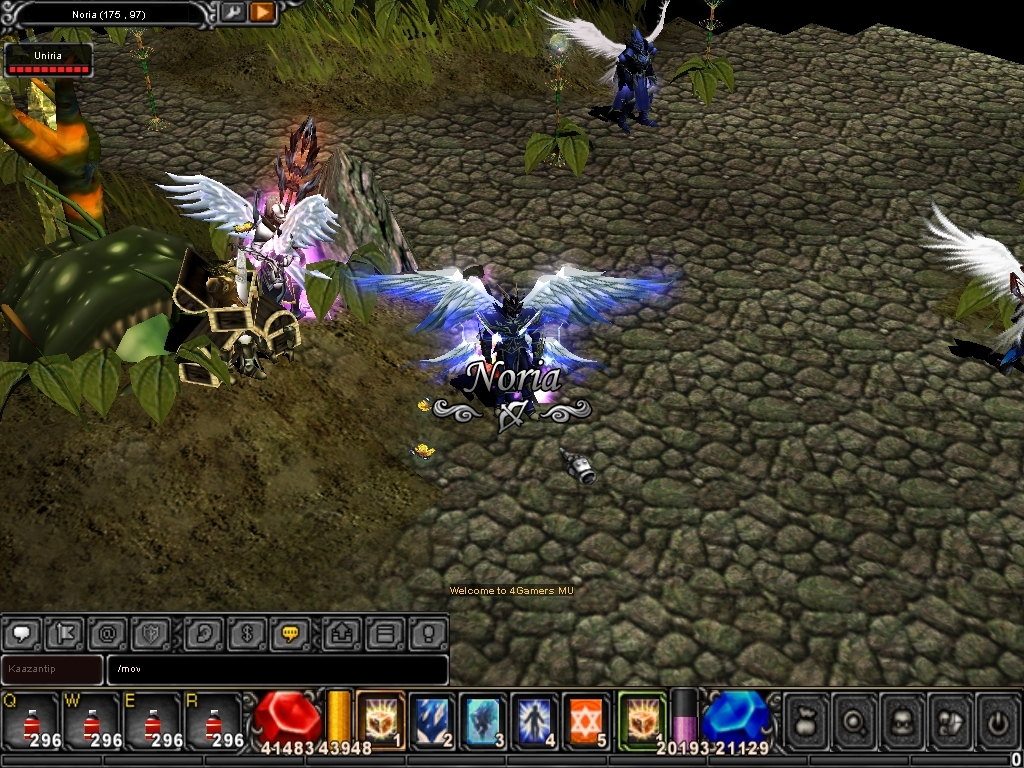
Task: Toggle the ear whisper button
Action: pos(203,633)
